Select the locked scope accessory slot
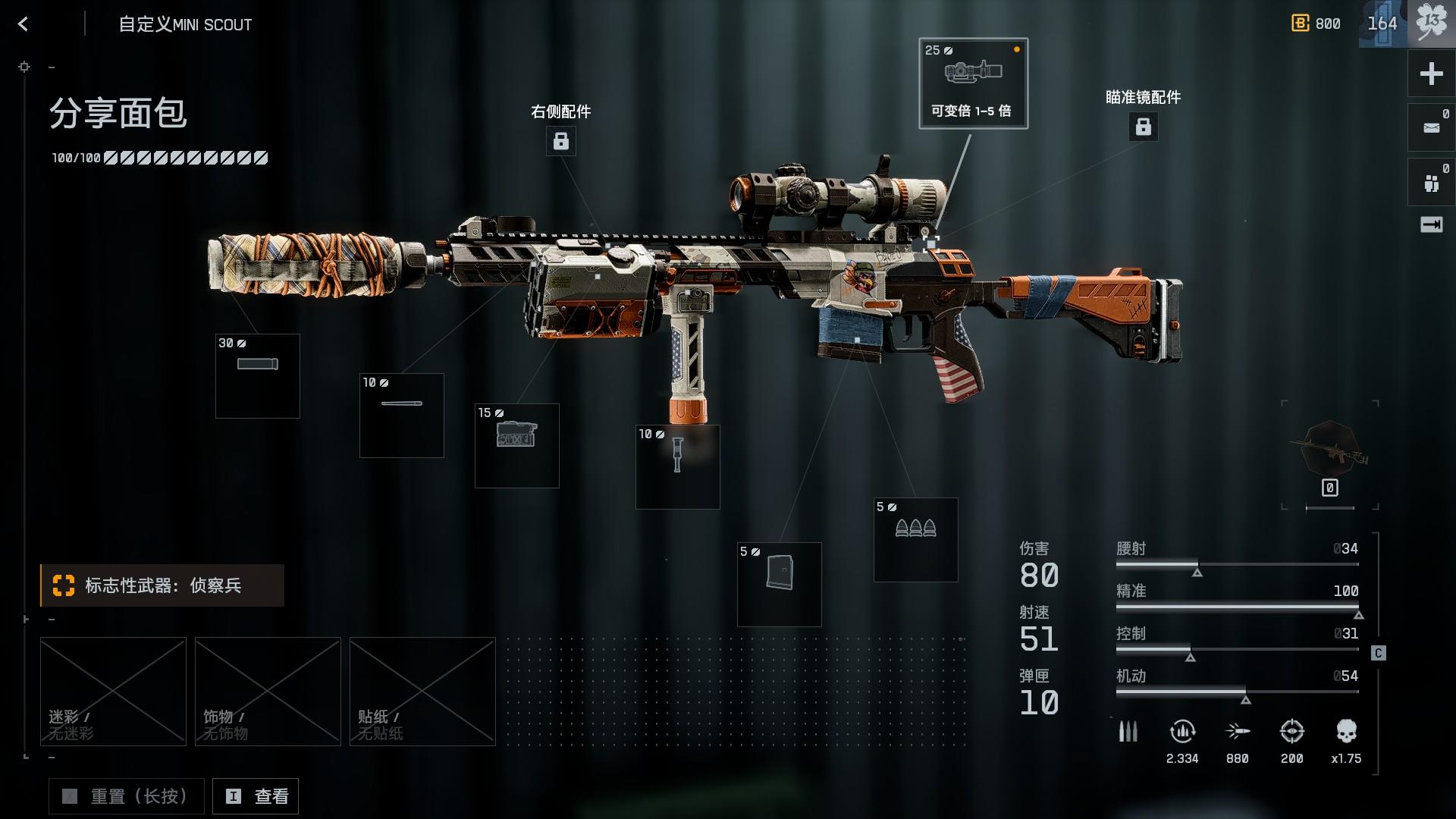The image size is (1456, 819). [1143, 127]
